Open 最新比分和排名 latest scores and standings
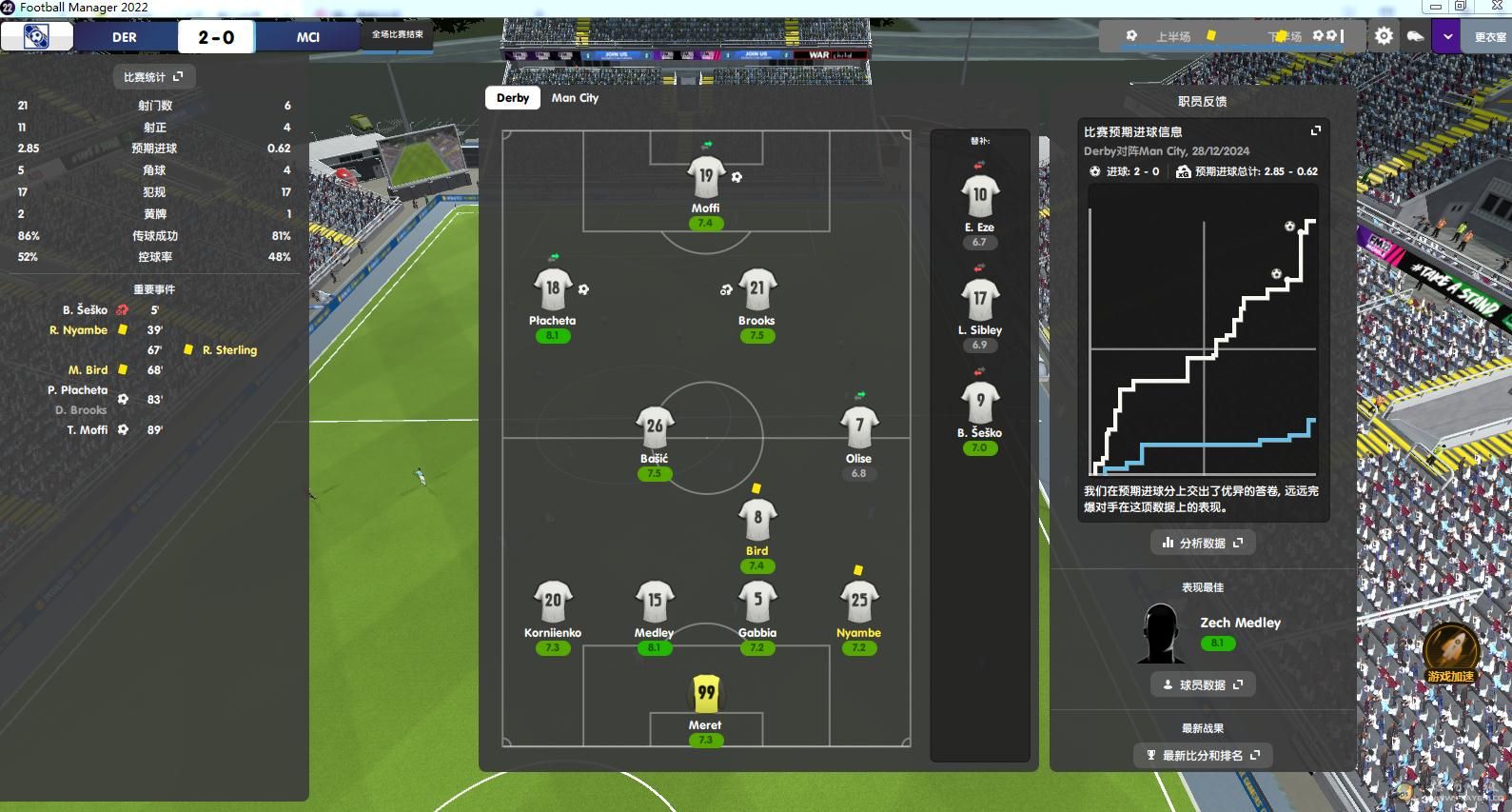The width and height of the screenshot is (1512, 812). coord(1202,755)
